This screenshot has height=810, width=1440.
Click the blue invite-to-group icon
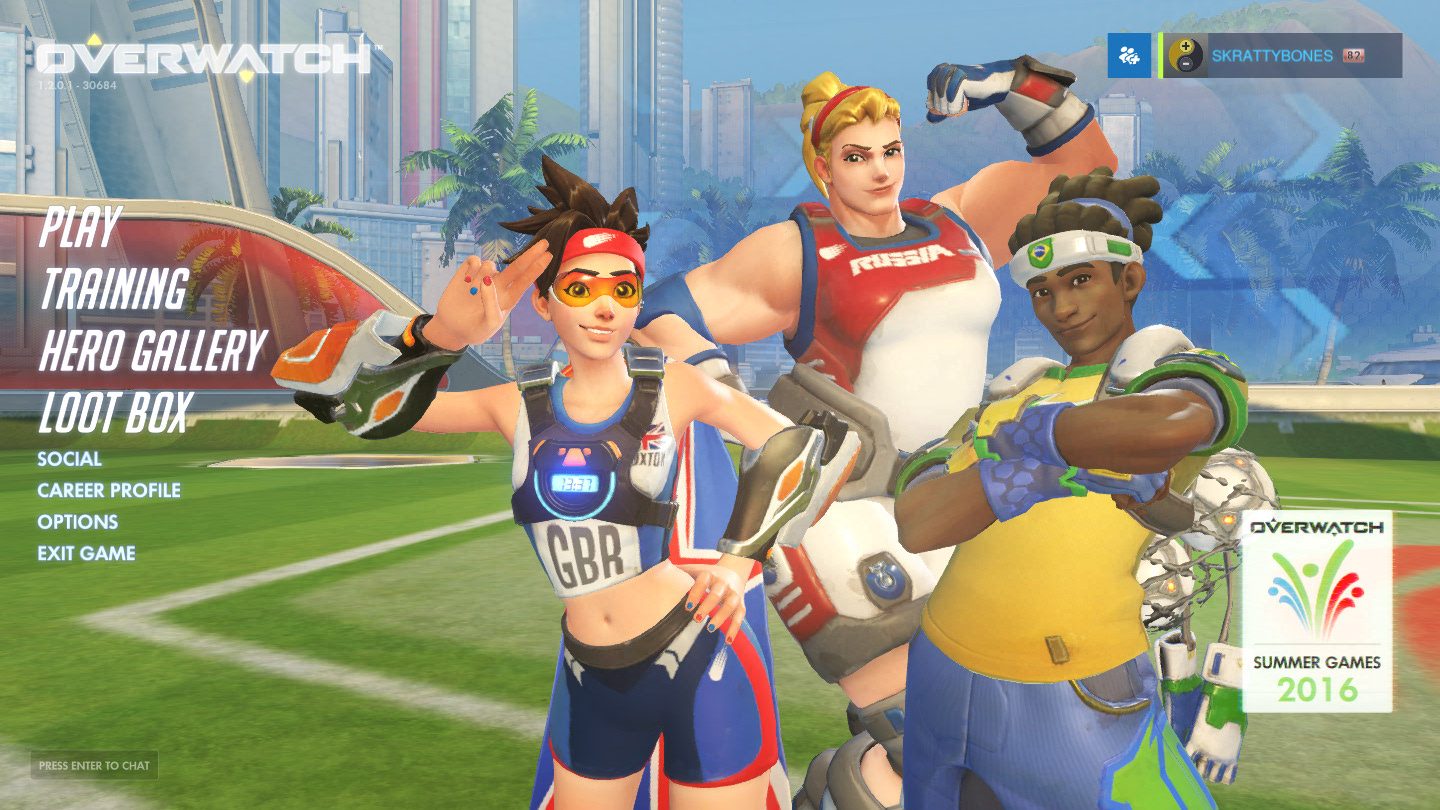(1130, 55)
